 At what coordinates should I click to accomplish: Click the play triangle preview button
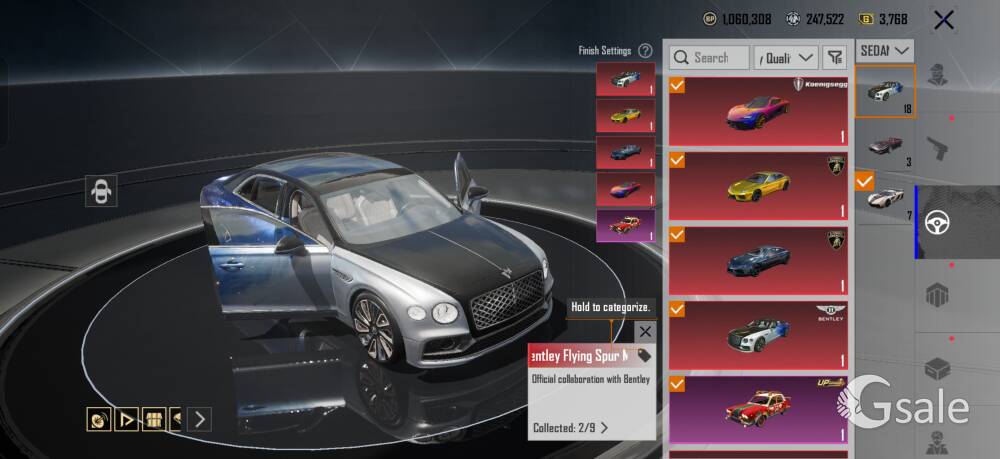coord(127,419)
